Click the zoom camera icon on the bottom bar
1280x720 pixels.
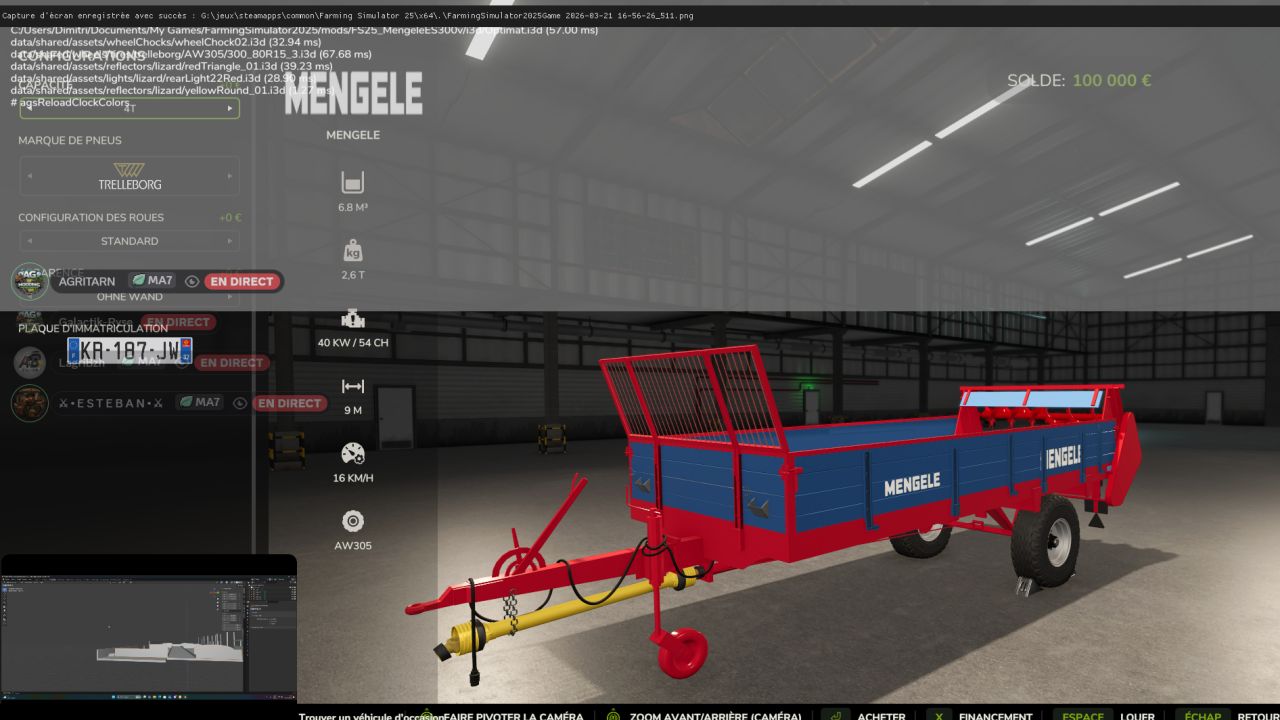(613, 716)
